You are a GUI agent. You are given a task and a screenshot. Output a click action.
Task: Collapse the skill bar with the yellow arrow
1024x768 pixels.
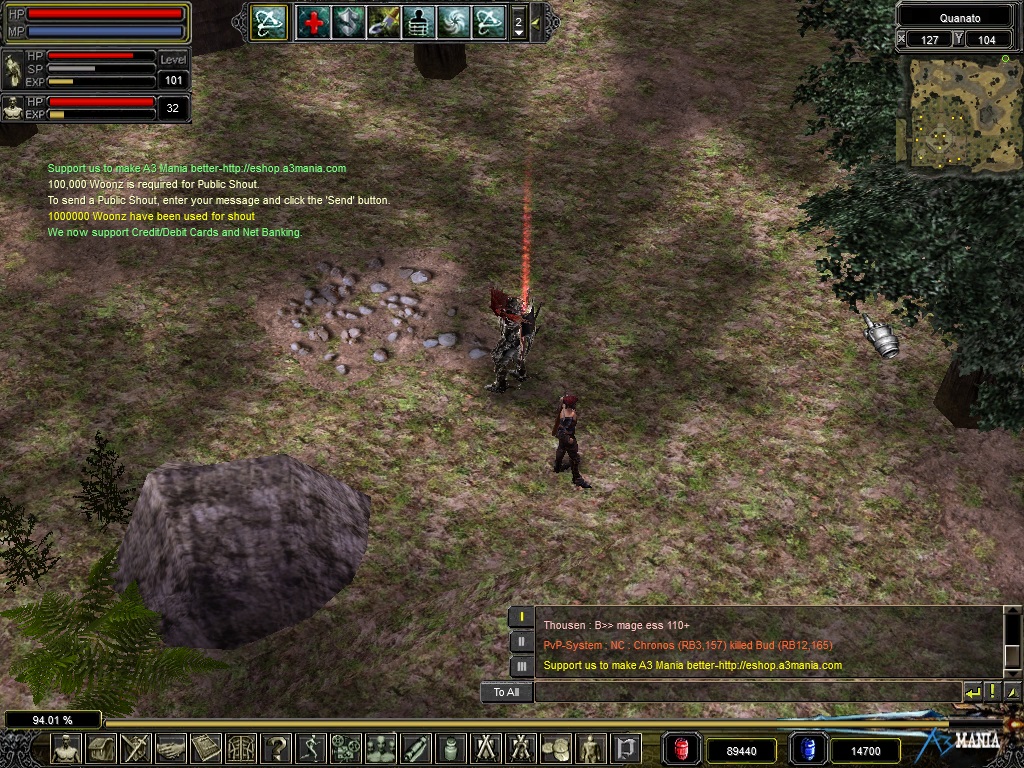[x=536, y=21]
